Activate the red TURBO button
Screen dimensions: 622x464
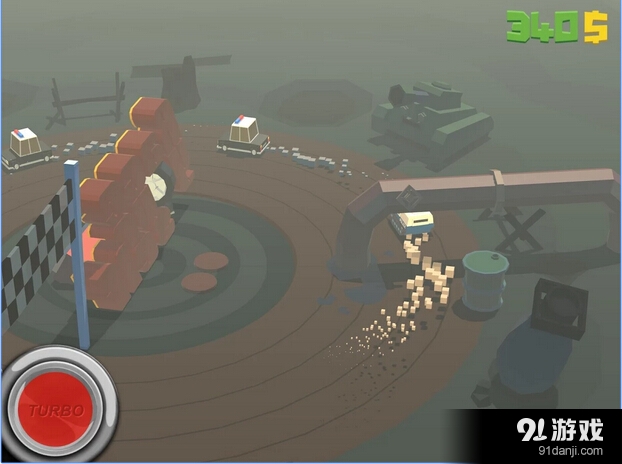click(57, 408)
